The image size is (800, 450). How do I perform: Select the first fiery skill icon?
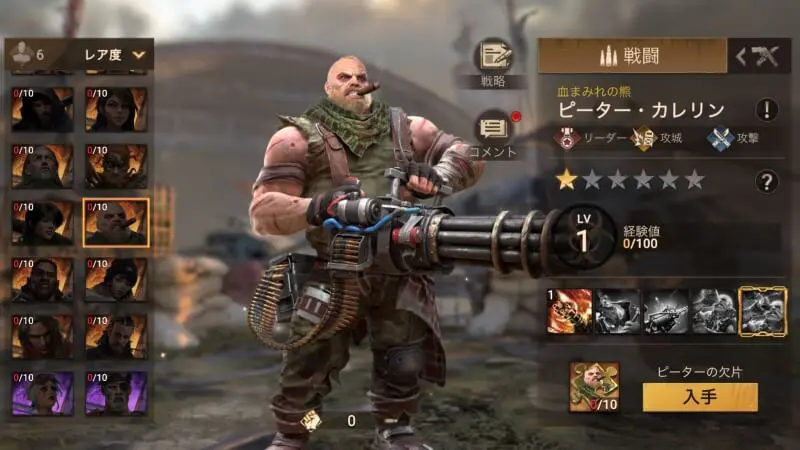pyautogui.click(x=568, y=310)
